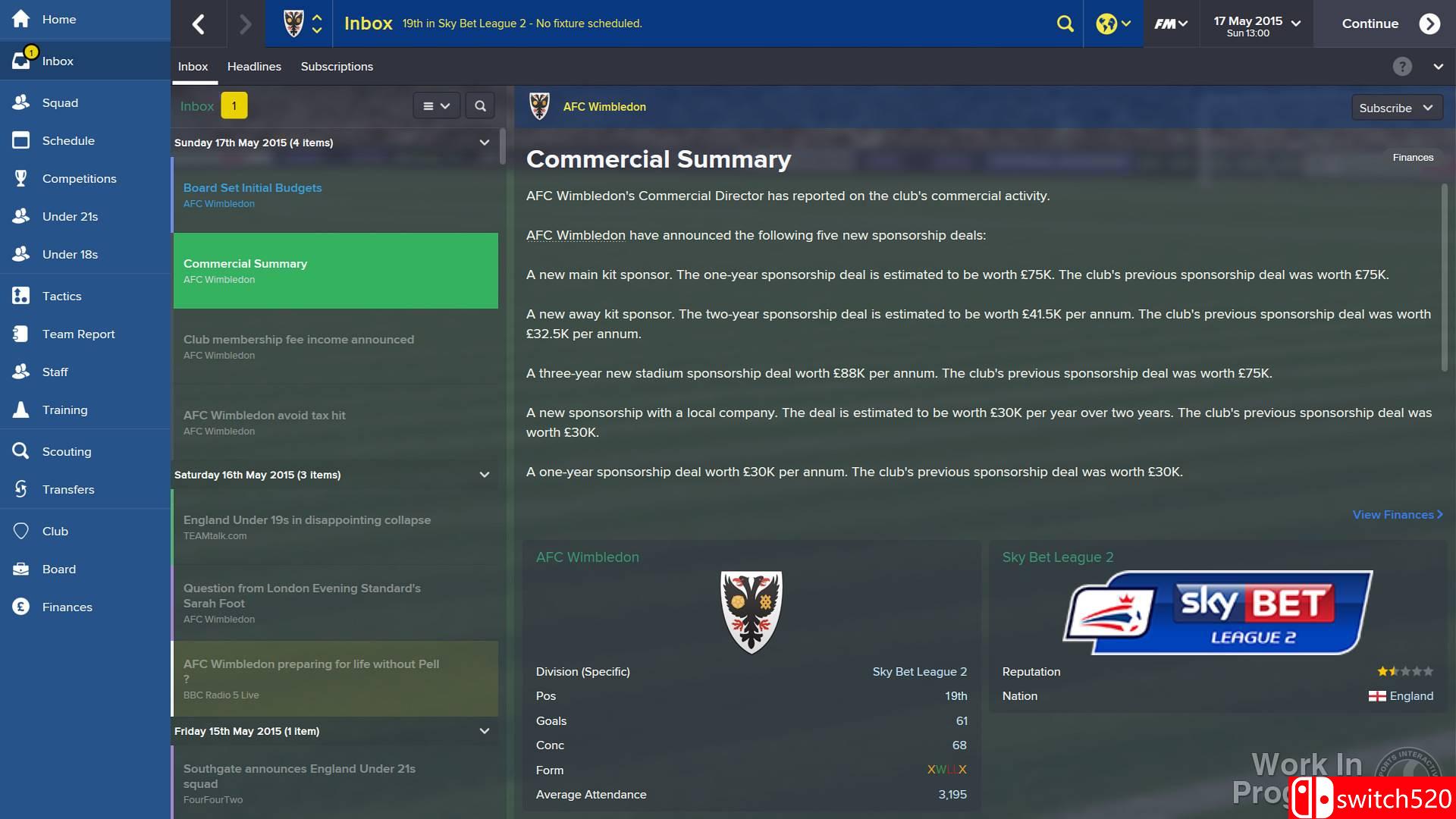Image resolution: width=1456 pixels, height=819 pixels.
Task: Select the Tactics sidebar icon
Action: (61, 296)
